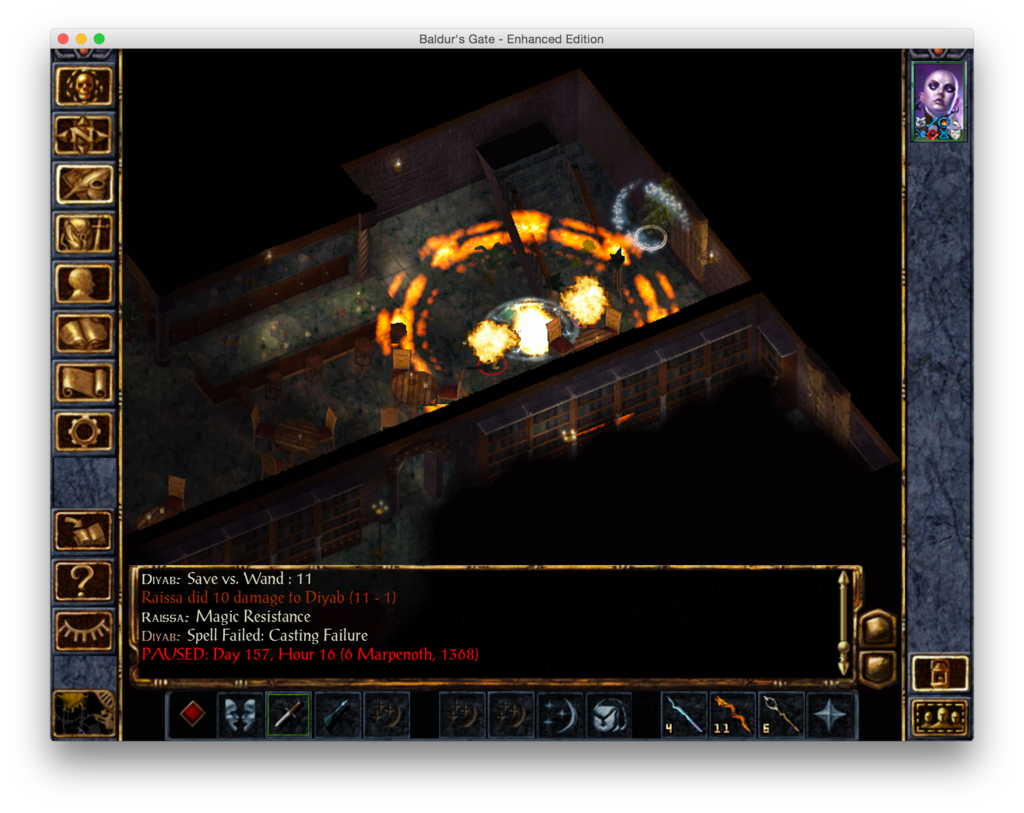Open the journal with the quill icon
The image size is (1024, 813).
pyautogui.click(x=84, y=184)
